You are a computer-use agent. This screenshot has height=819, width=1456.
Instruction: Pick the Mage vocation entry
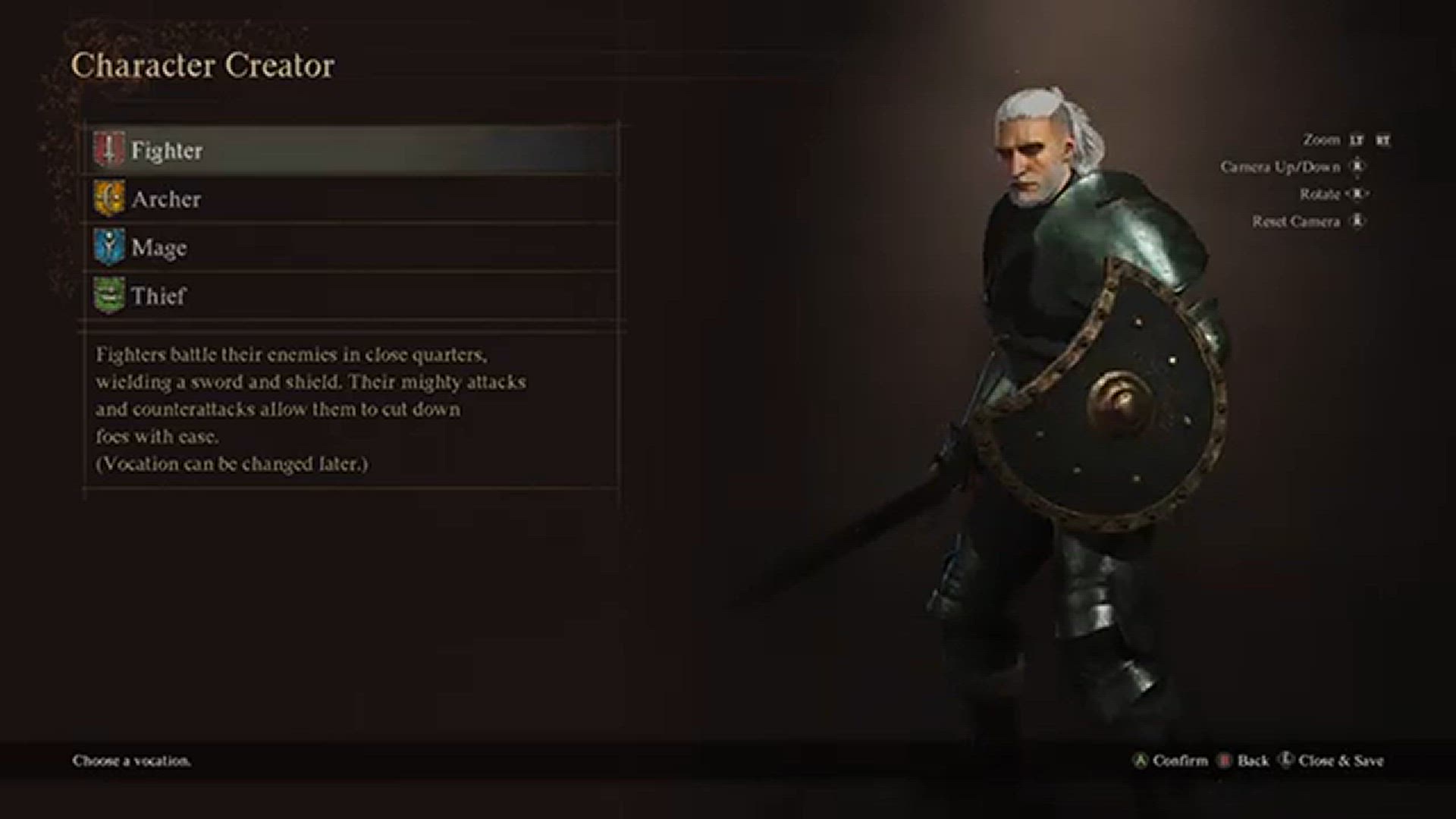tap(159, 247)
